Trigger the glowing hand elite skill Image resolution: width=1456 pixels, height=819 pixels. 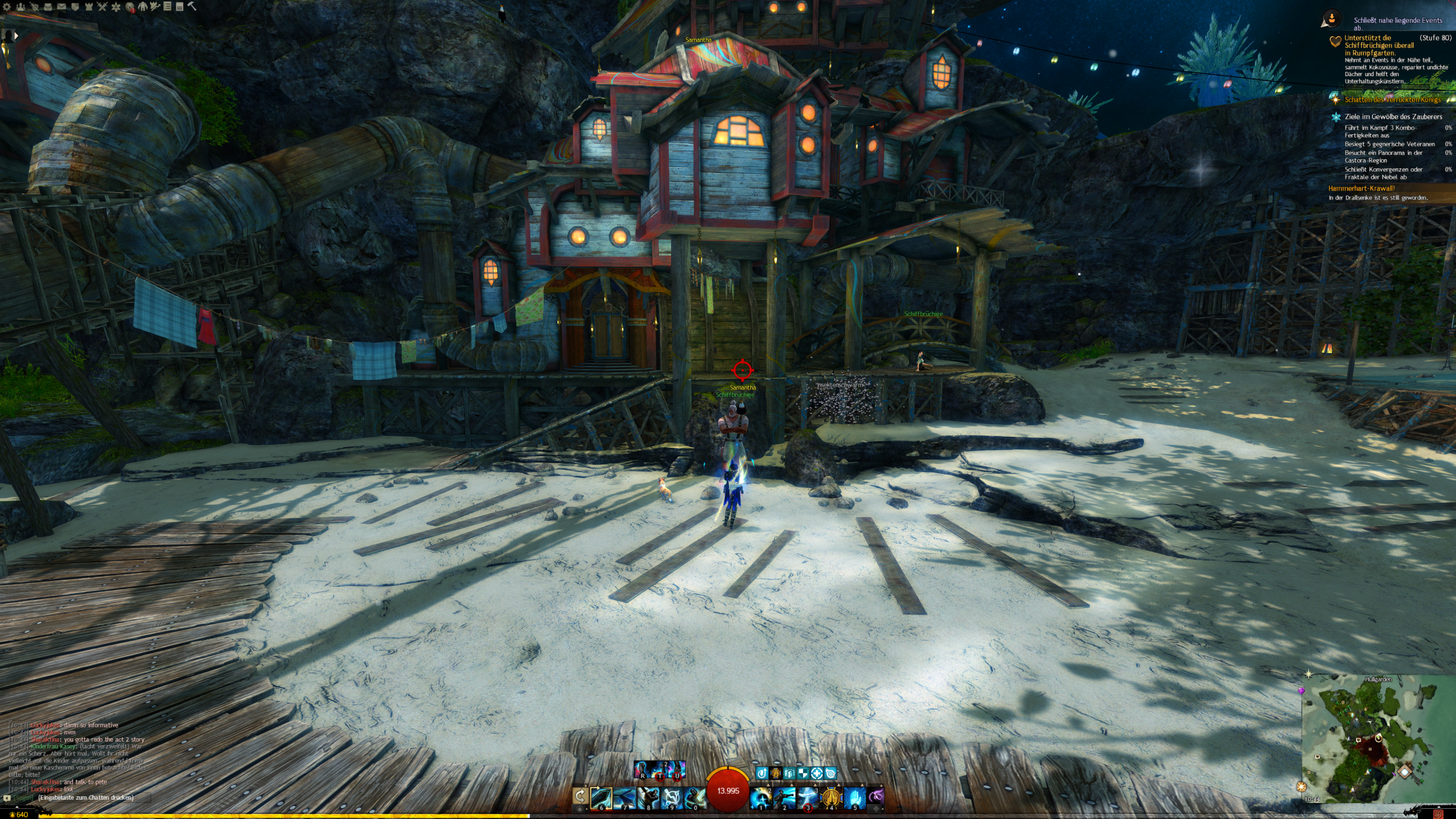(854, 797)
